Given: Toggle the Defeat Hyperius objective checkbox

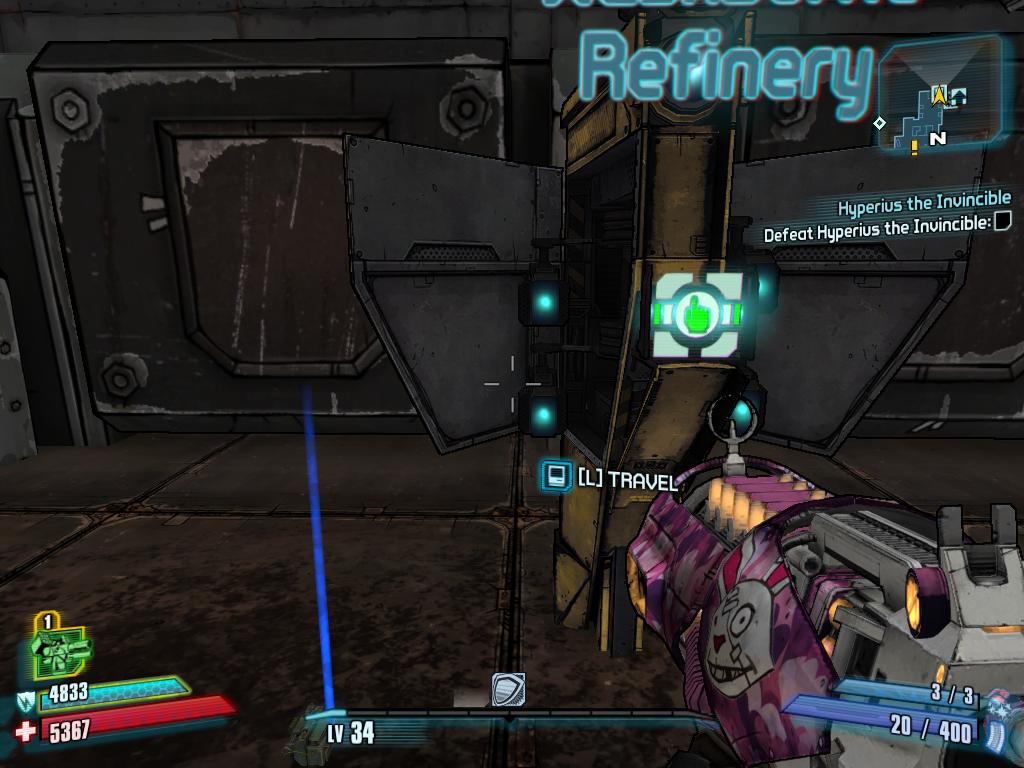Looking at the screenshot, I should point(1002,221).
